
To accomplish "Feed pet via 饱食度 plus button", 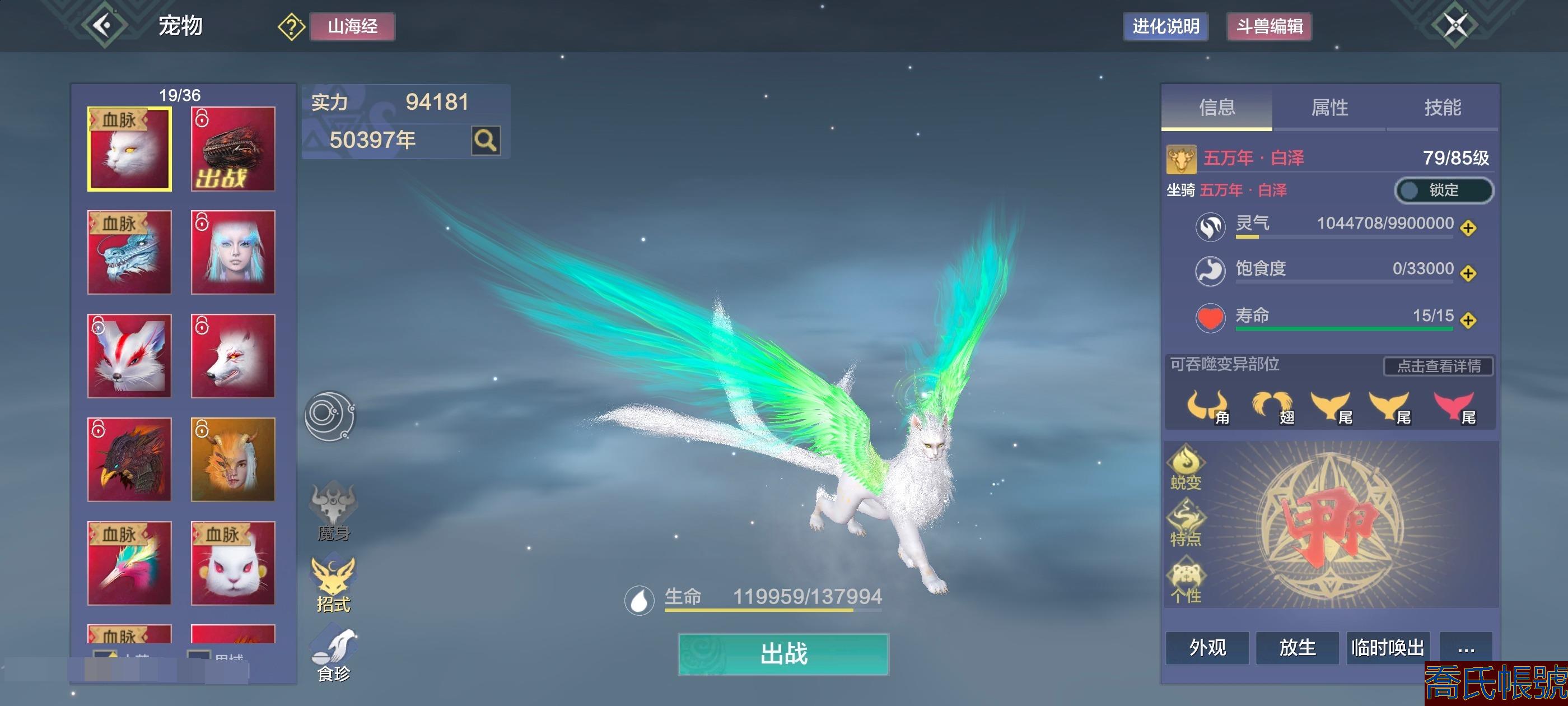I will (x=1468, y=273).
